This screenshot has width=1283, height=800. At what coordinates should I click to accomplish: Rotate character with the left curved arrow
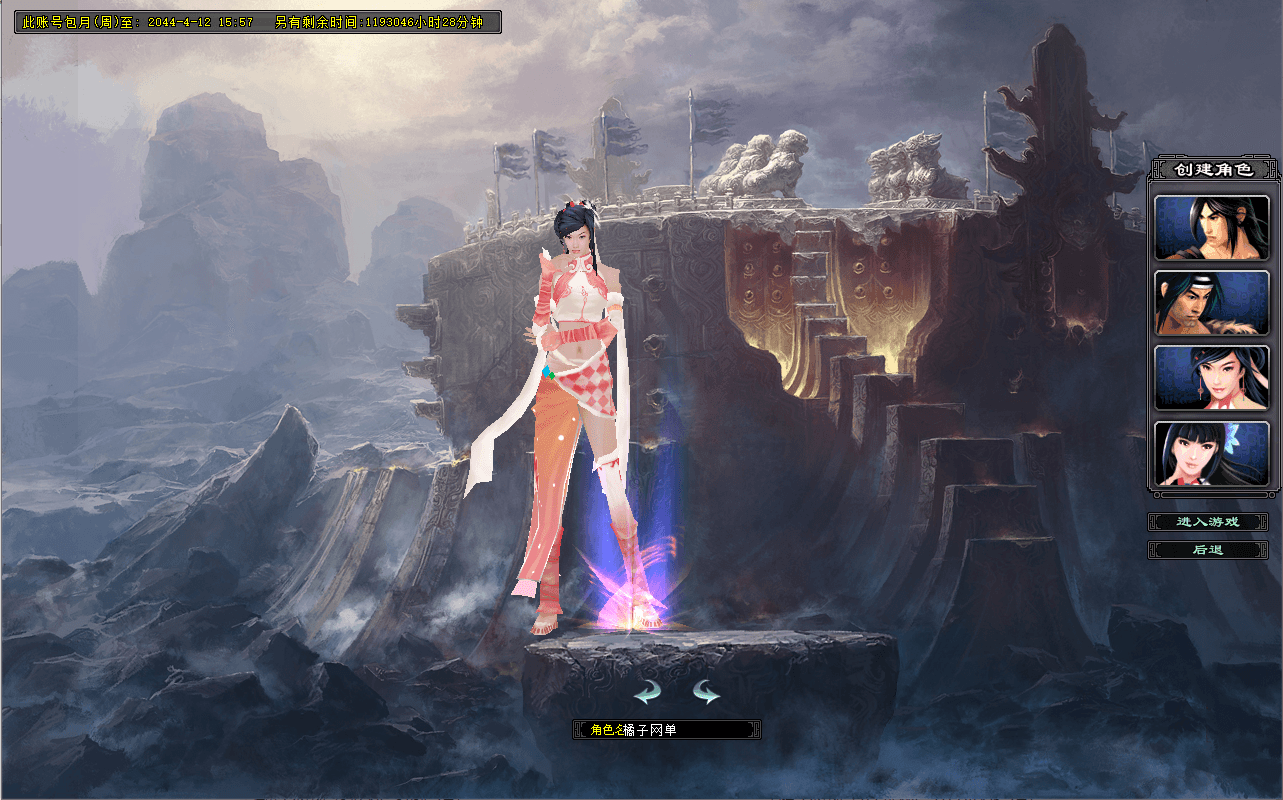click(x=648, y=691)
